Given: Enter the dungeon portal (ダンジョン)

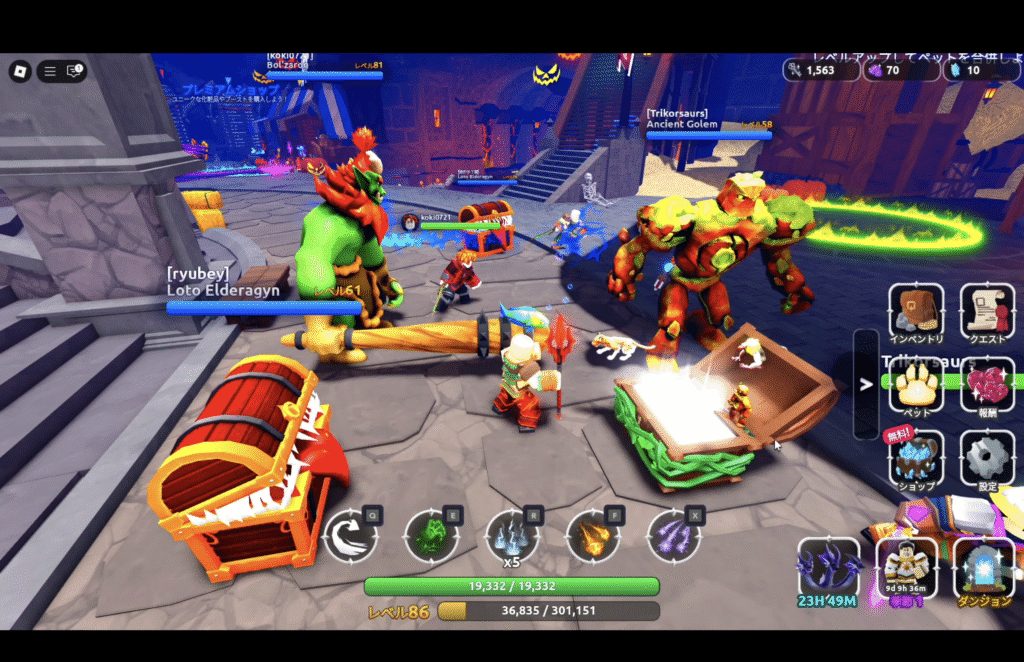Looking at the screenshot, I should coord(984,568).
